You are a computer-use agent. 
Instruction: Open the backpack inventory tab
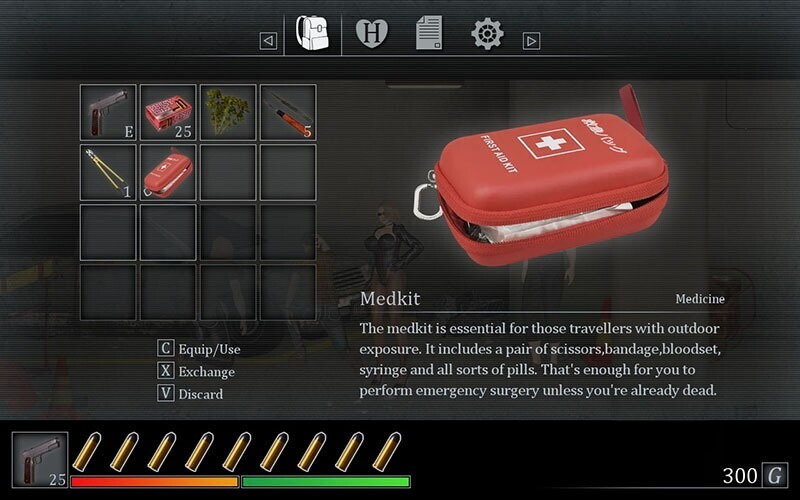313,35
